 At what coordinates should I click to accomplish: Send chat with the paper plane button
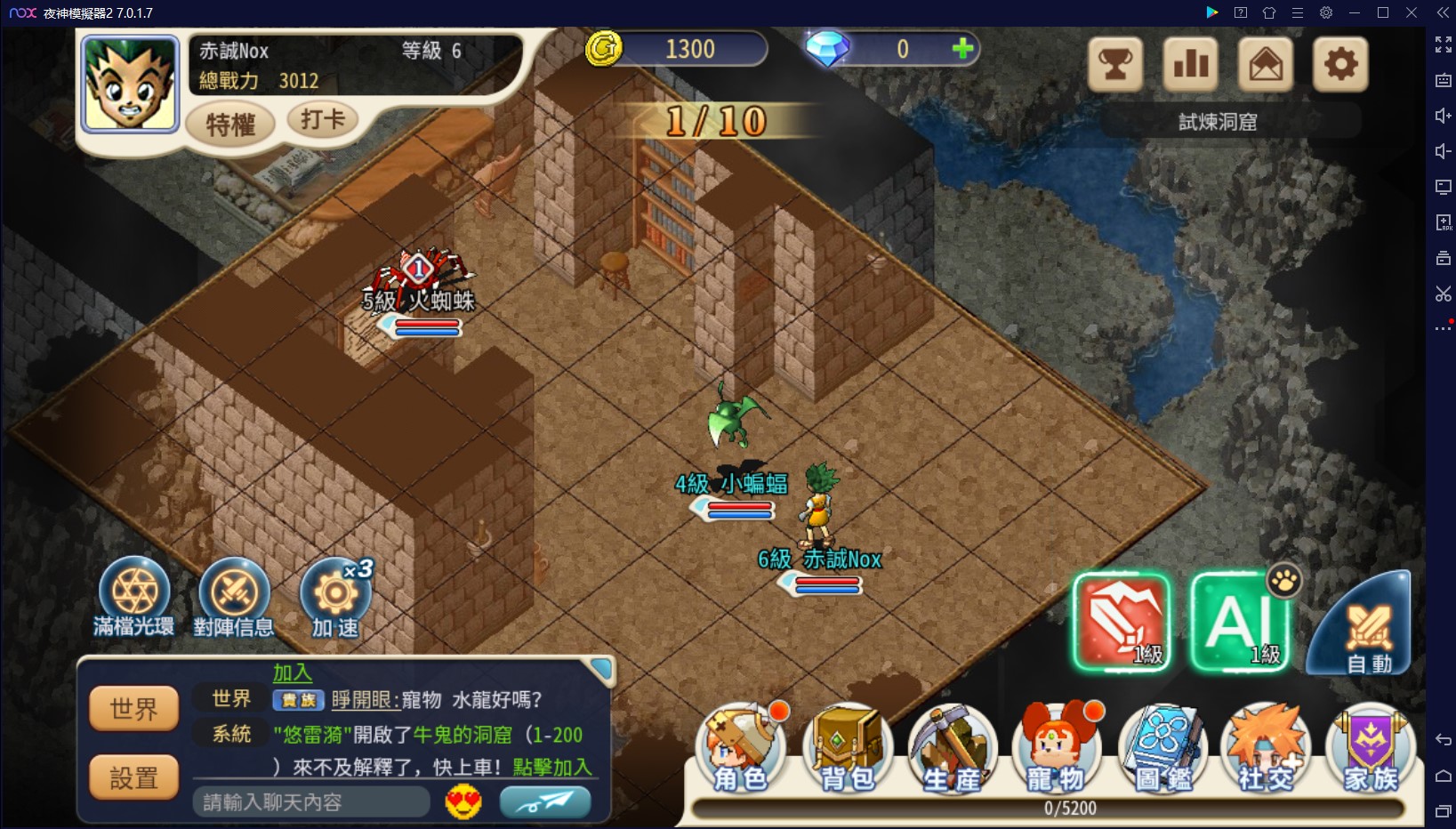[545, 802]
